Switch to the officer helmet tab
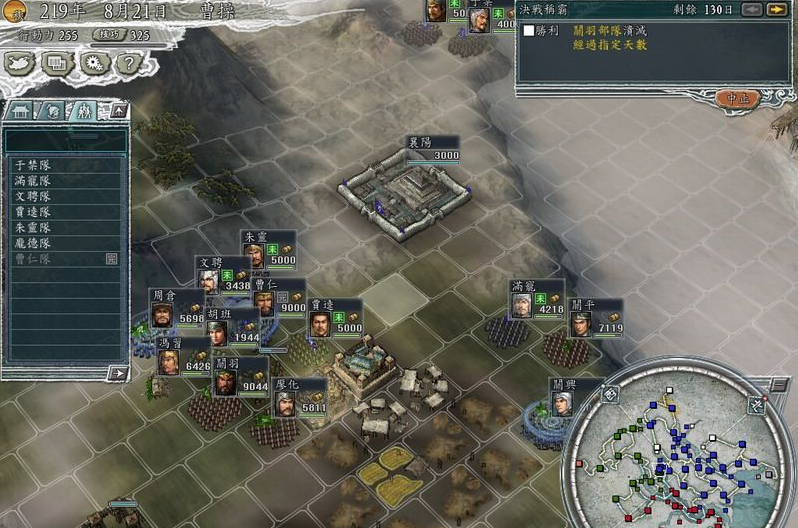Viewport: 798px width, 528px height. coord(51,110)
